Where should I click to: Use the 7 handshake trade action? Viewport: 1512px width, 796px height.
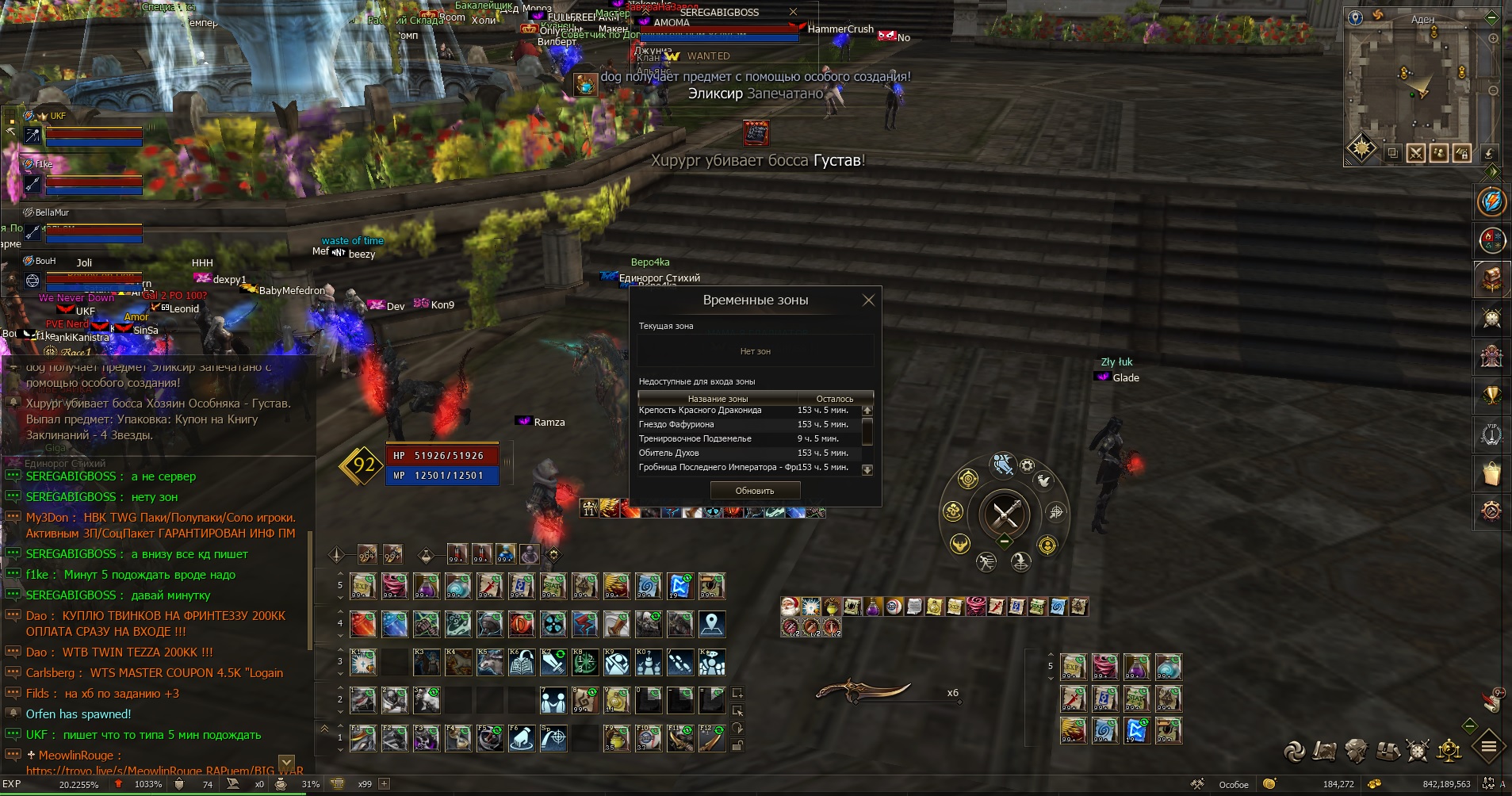click(553, 700)
